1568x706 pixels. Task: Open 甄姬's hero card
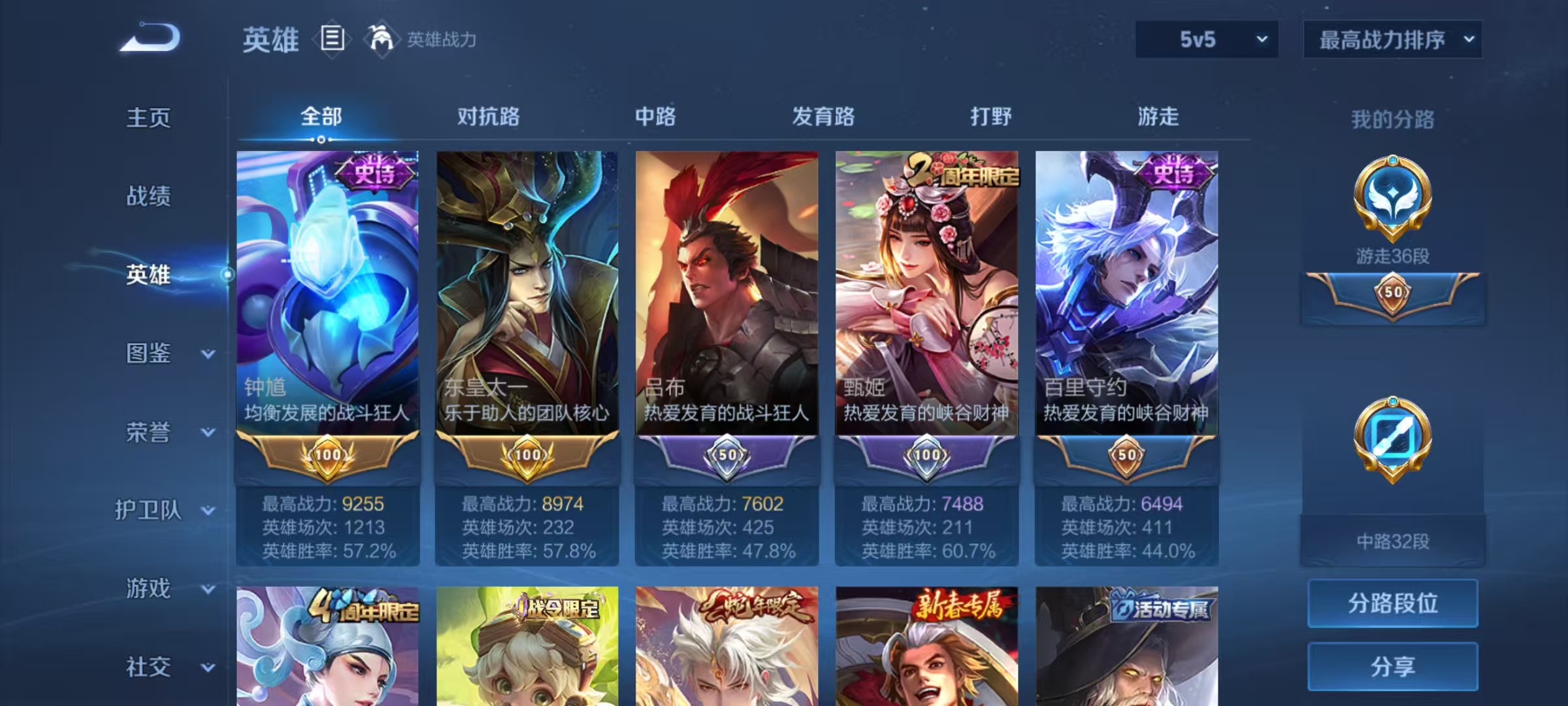click(x=926, y=294)
